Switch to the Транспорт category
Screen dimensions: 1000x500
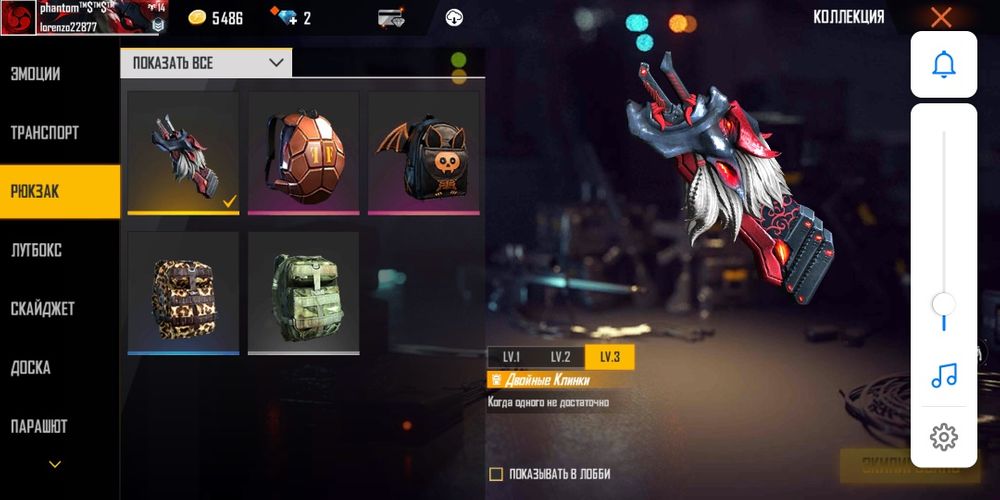click(45, 133)
